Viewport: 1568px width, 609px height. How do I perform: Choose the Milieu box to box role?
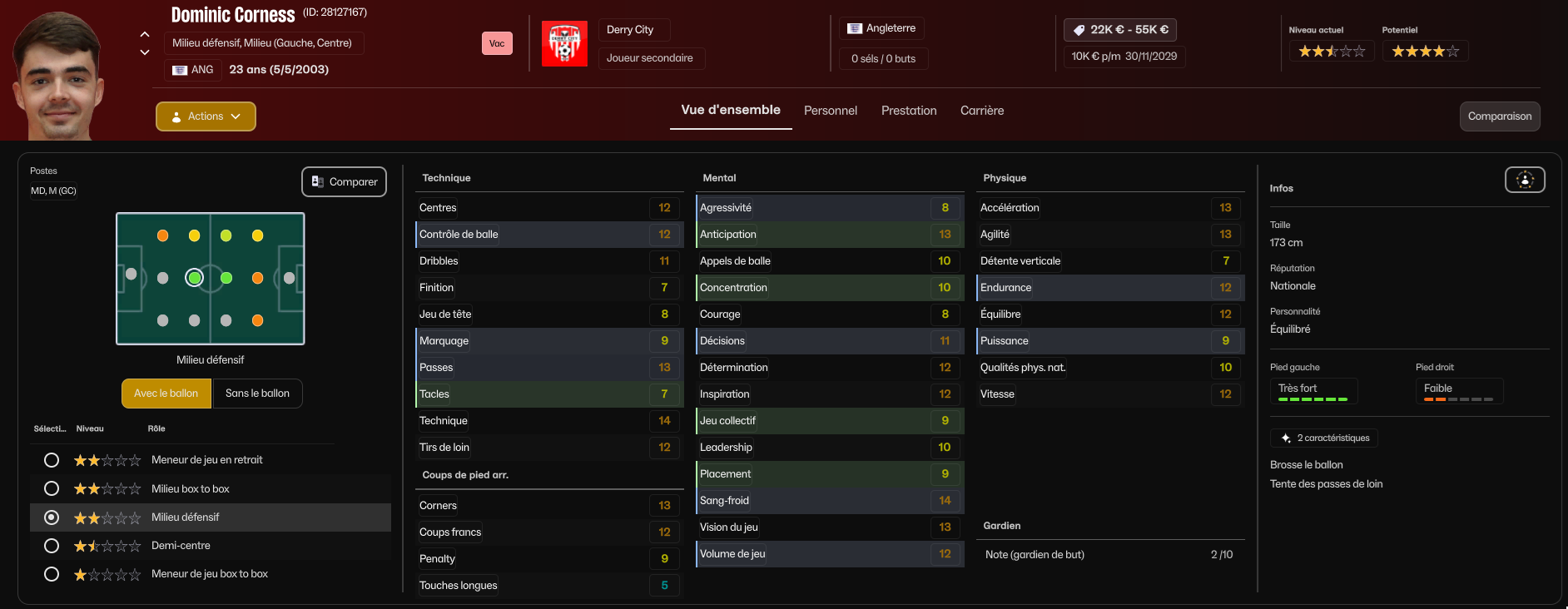pos(52,488)
